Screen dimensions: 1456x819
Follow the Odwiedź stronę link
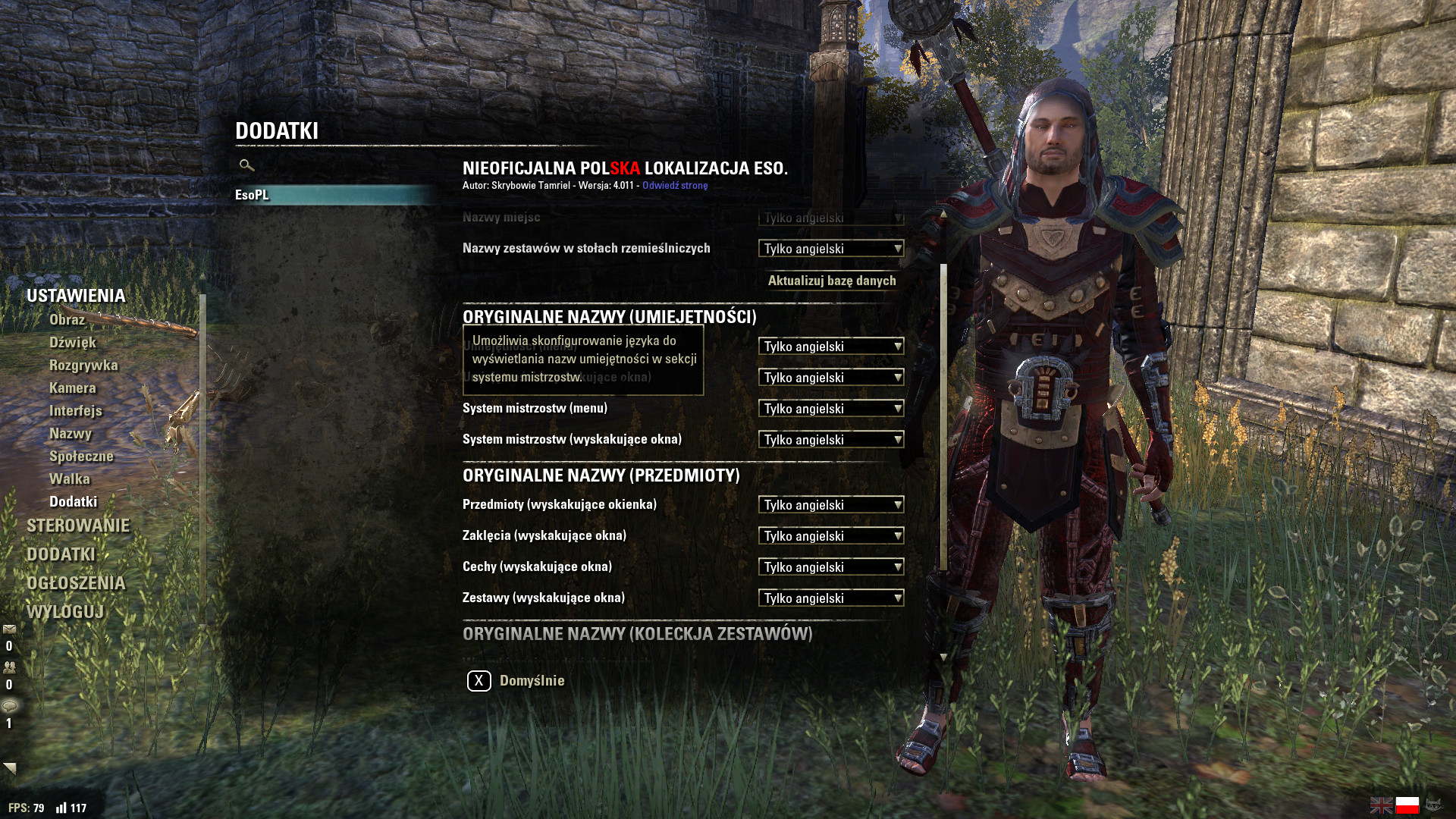click(x=675, y=186)
